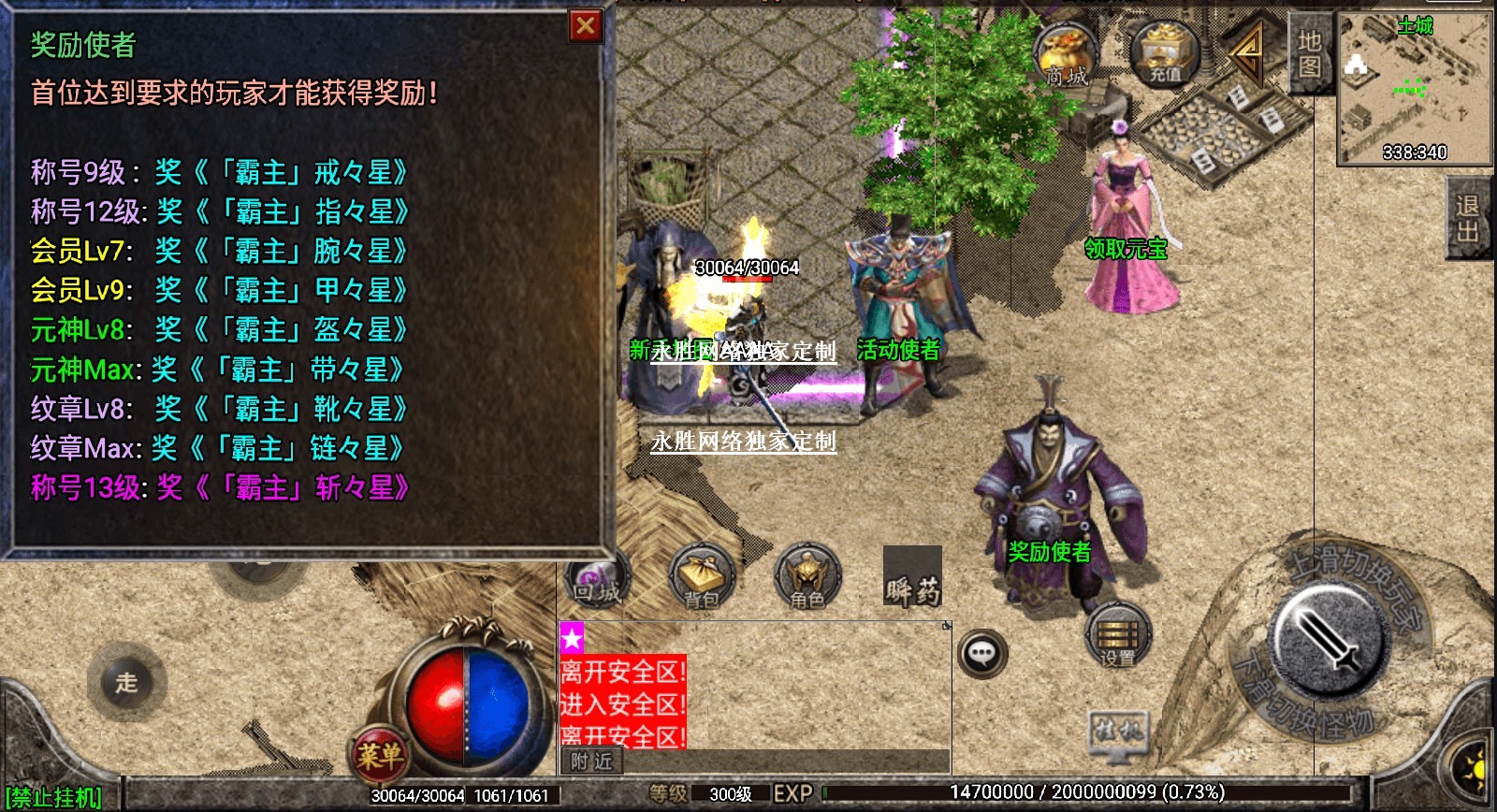The image size is (1497, 812).
Task: Use the 回城 return-to-town icon
Action: (x=596, y=580)
